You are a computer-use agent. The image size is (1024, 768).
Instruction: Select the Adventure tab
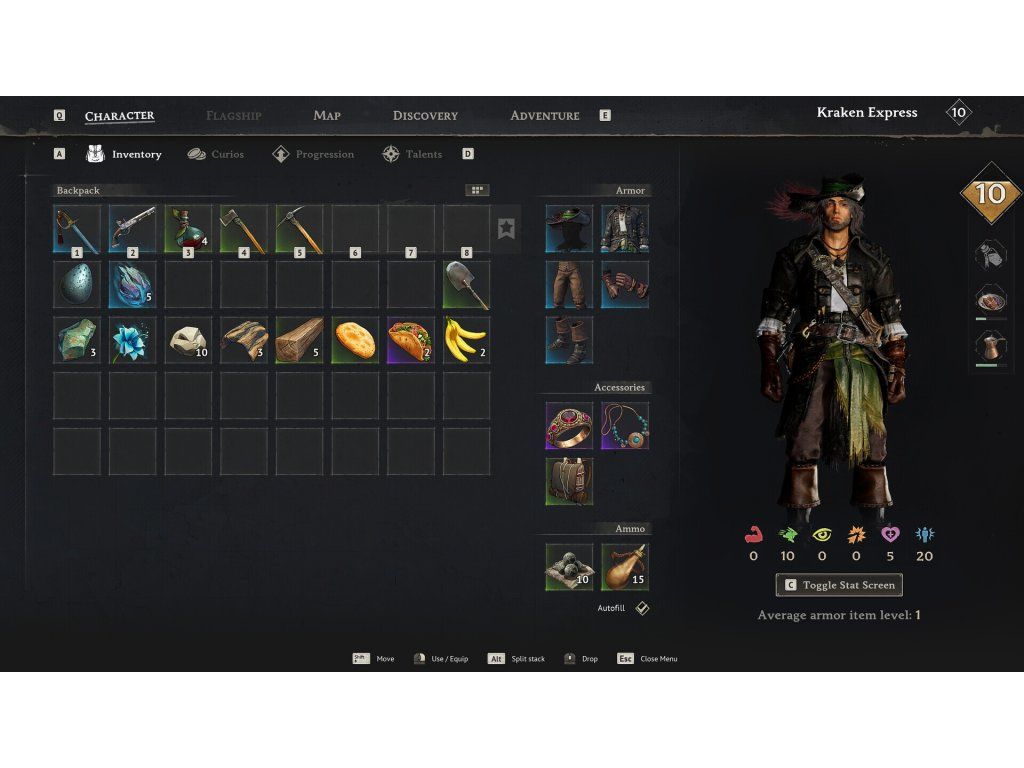[545, 116]
